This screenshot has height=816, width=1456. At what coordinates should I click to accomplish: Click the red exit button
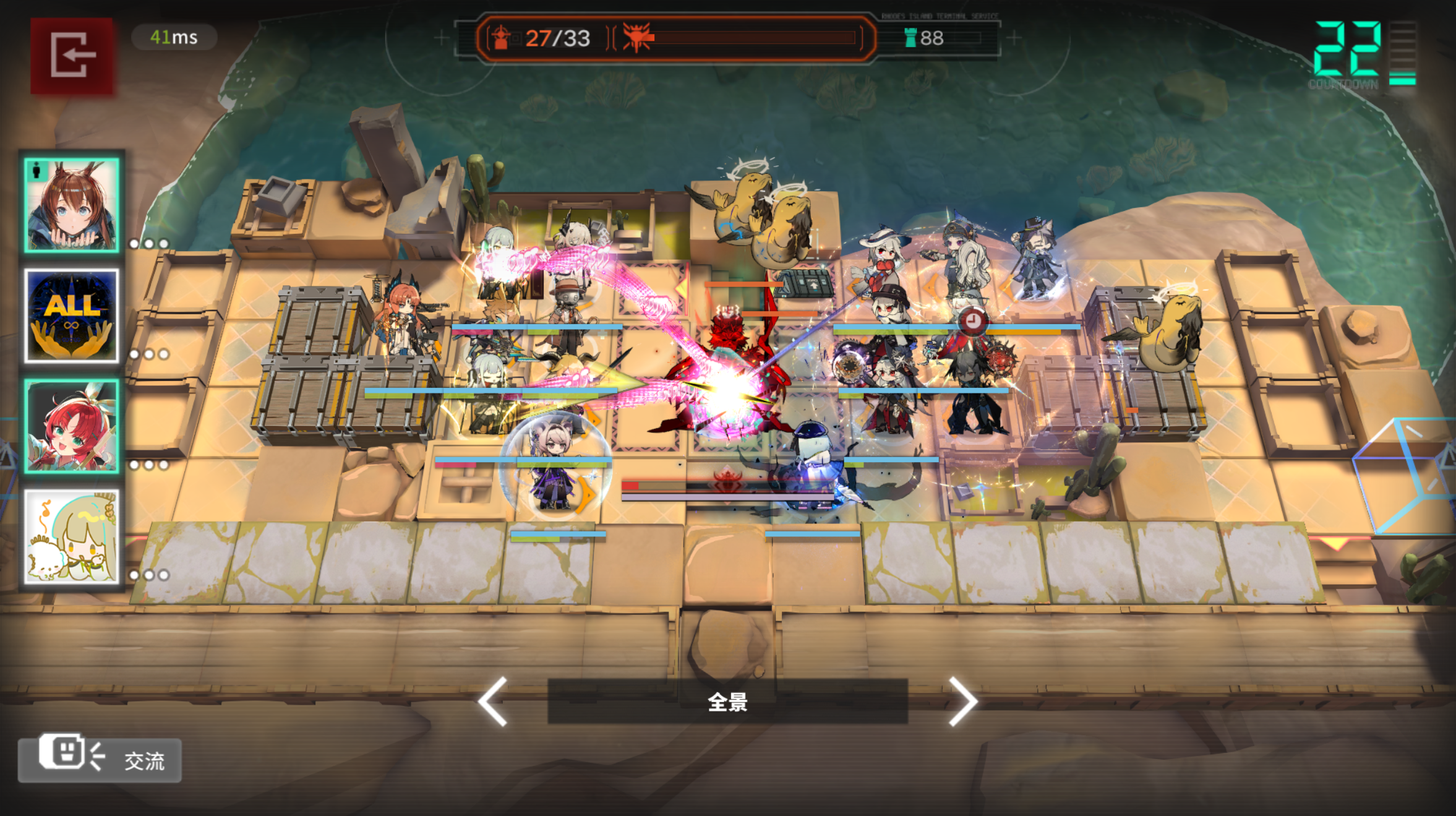click(72, 56)
